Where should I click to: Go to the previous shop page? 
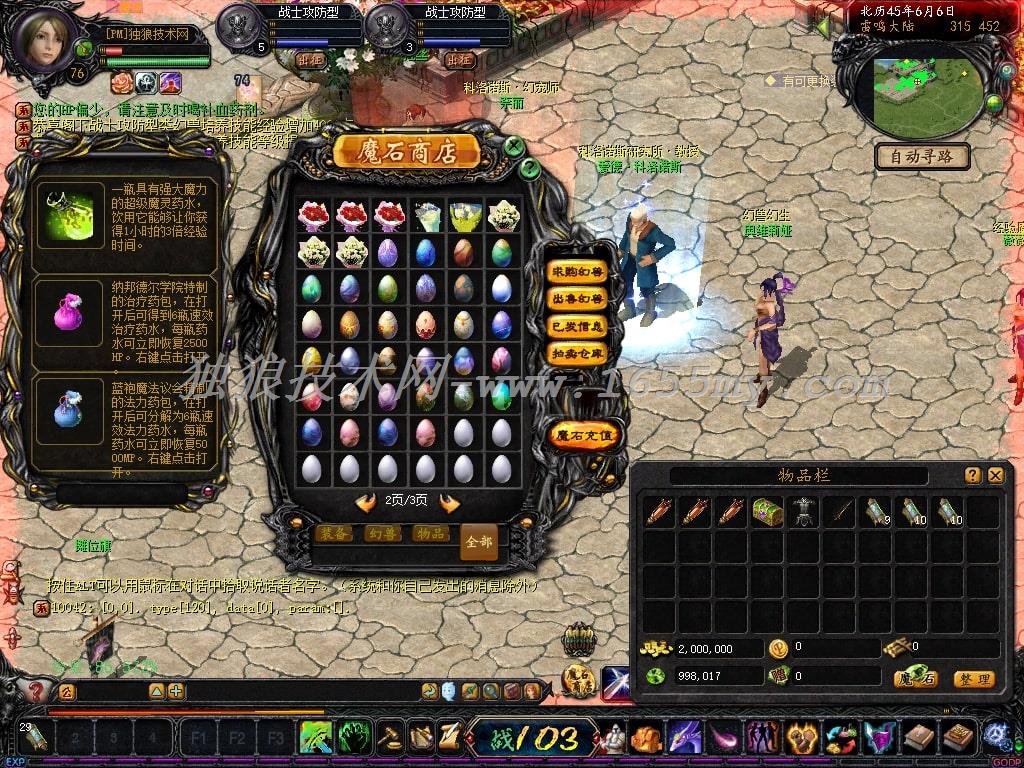[366, 503]
